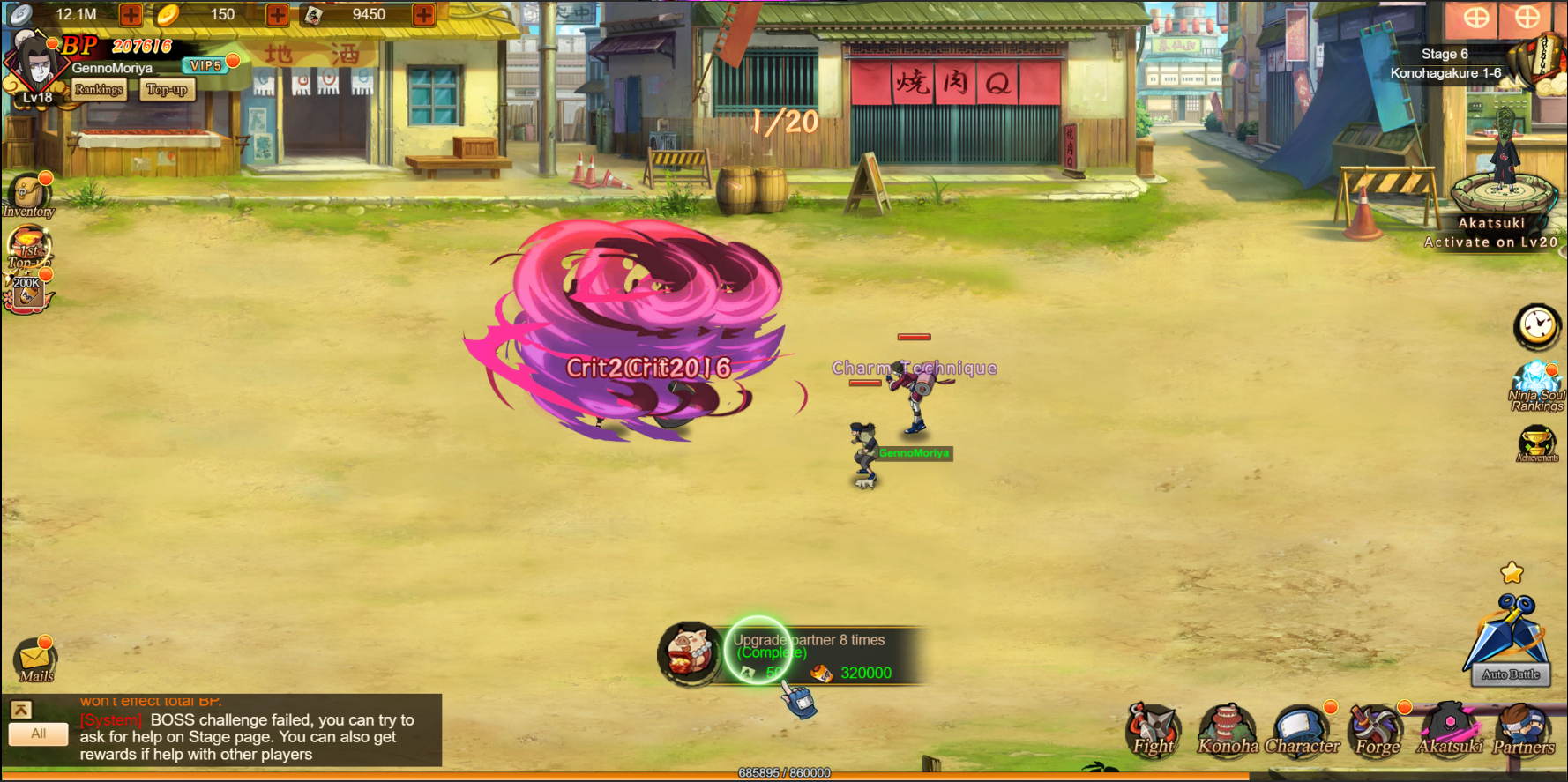Select the All chat channel tab

[x=39, y=734]
